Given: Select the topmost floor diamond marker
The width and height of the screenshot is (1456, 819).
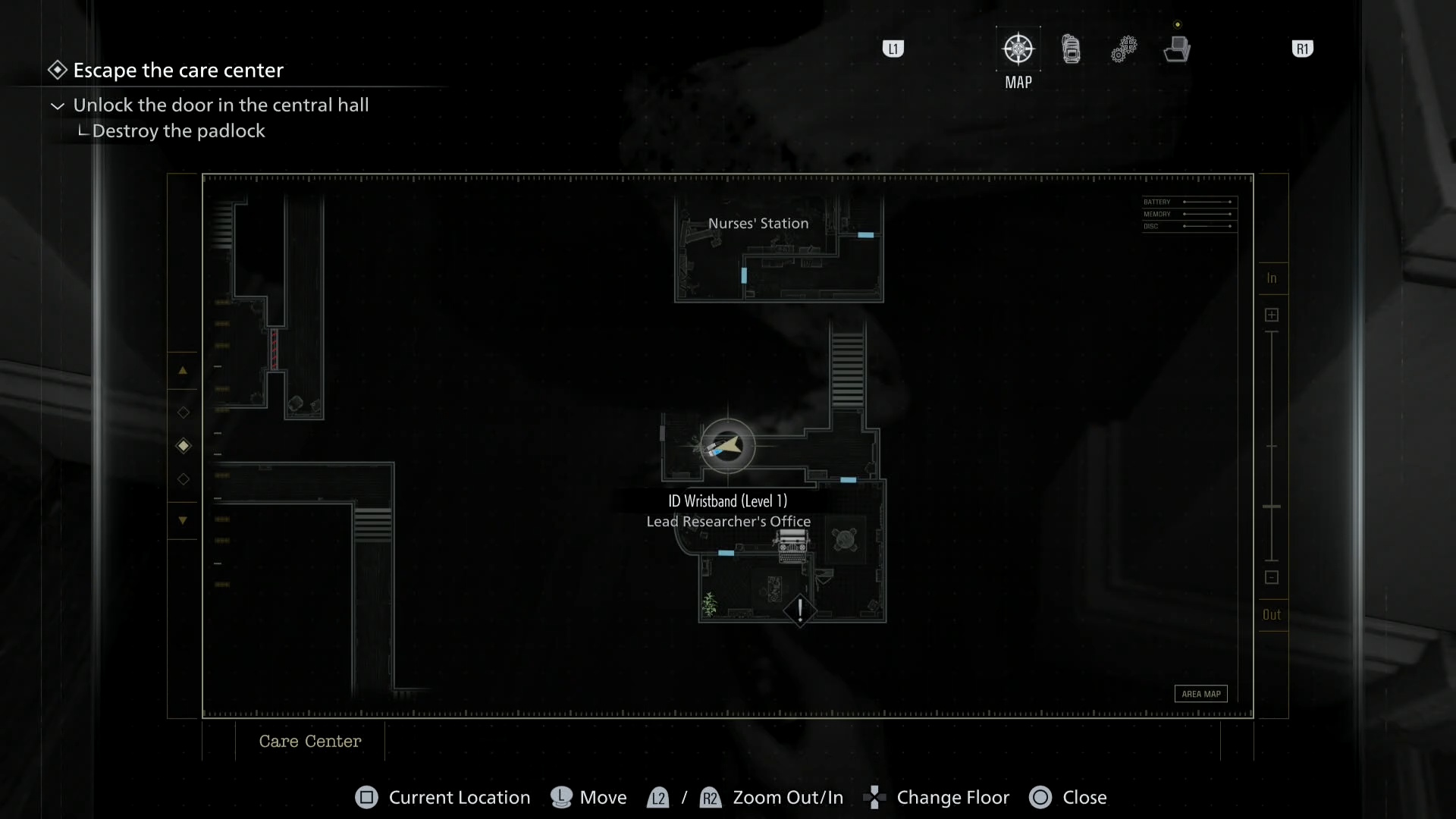Looking at the screenshot, I should pyautogui.click(x=183, y=413).
